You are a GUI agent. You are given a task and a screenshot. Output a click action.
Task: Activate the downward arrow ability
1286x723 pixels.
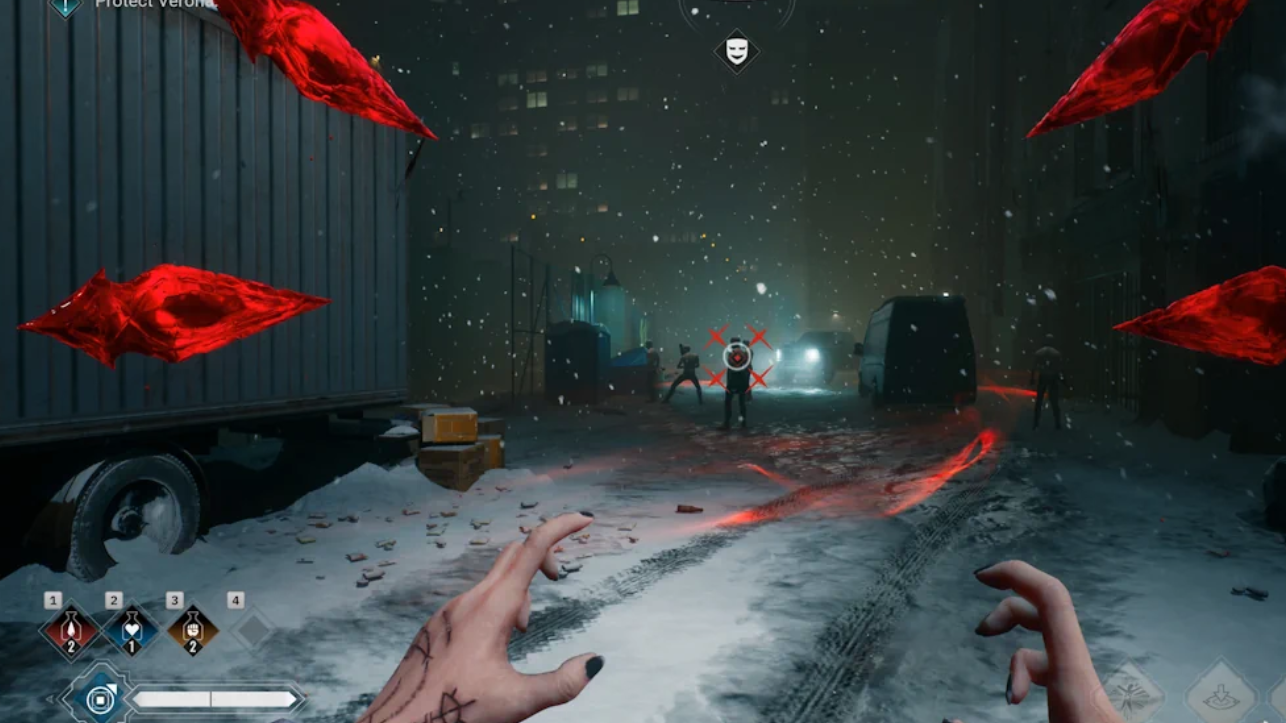point(1221,694)
